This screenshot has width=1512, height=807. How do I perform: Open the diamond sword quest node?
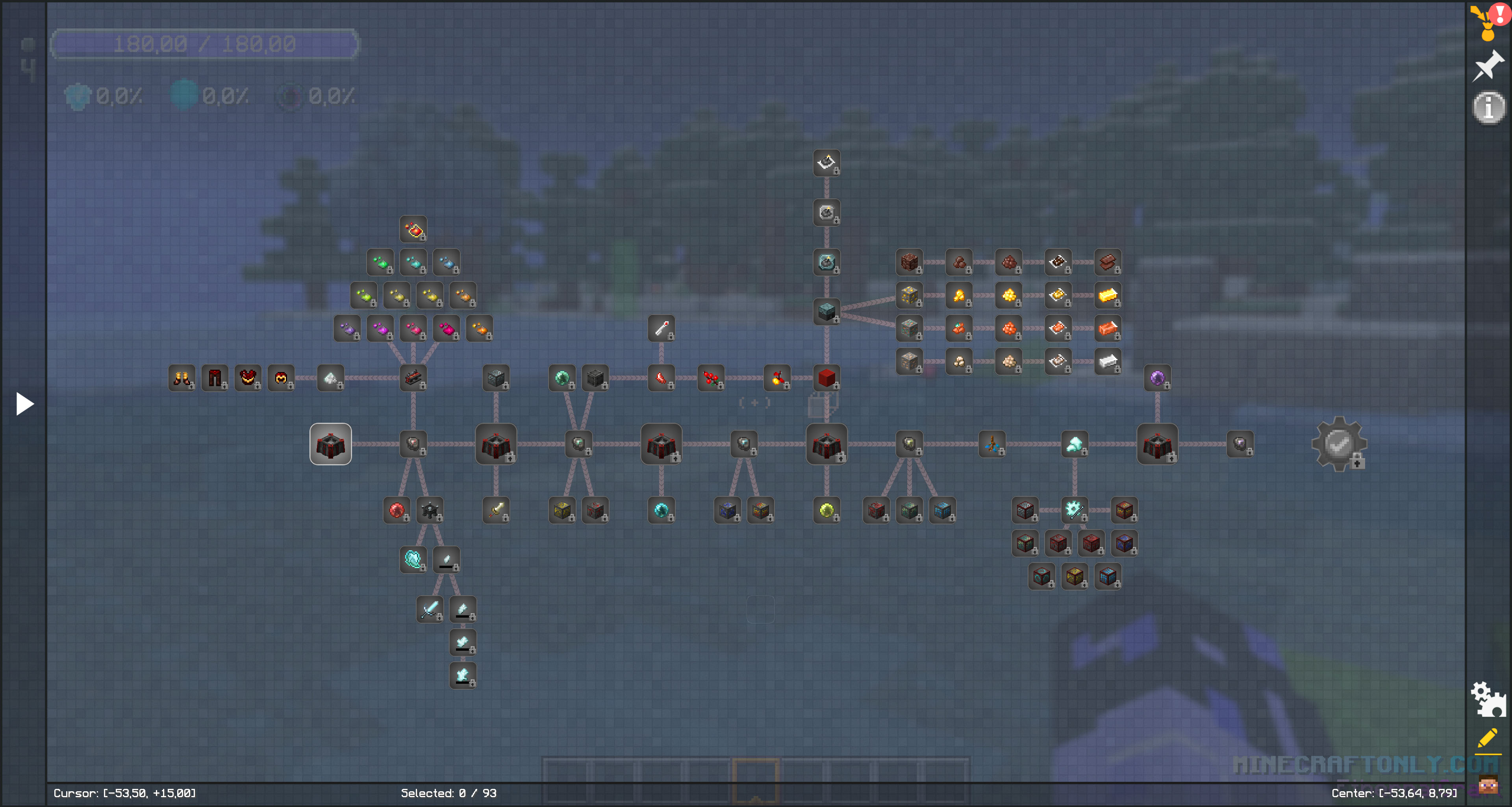(x=430, y=609)
